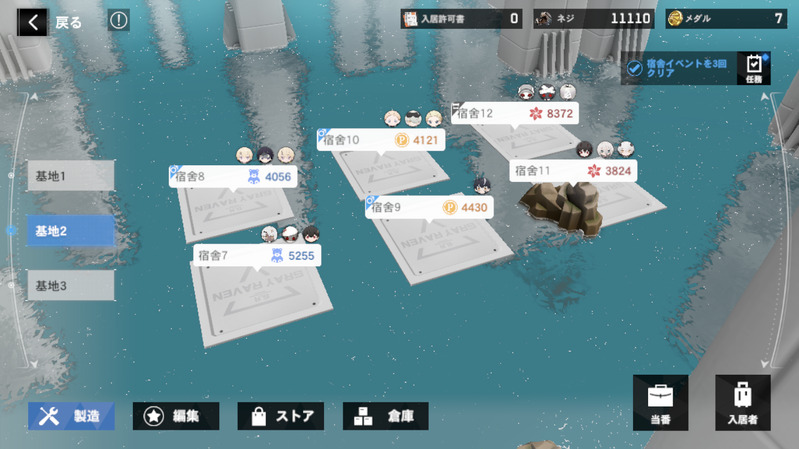Open the 当番 duty screen

[660, 402]
